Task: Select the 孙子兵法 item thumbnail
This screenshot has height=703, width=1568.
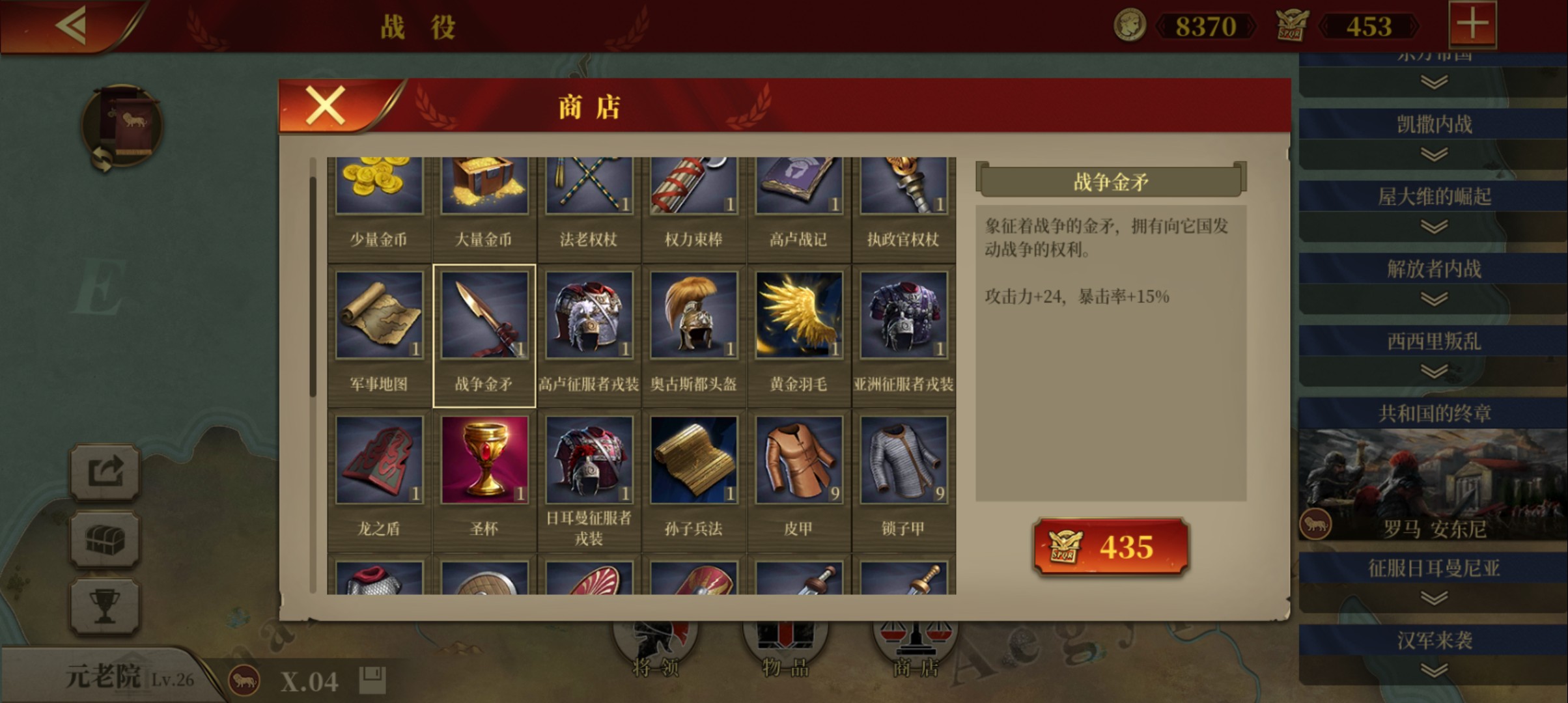Action: tap(694, 458)
